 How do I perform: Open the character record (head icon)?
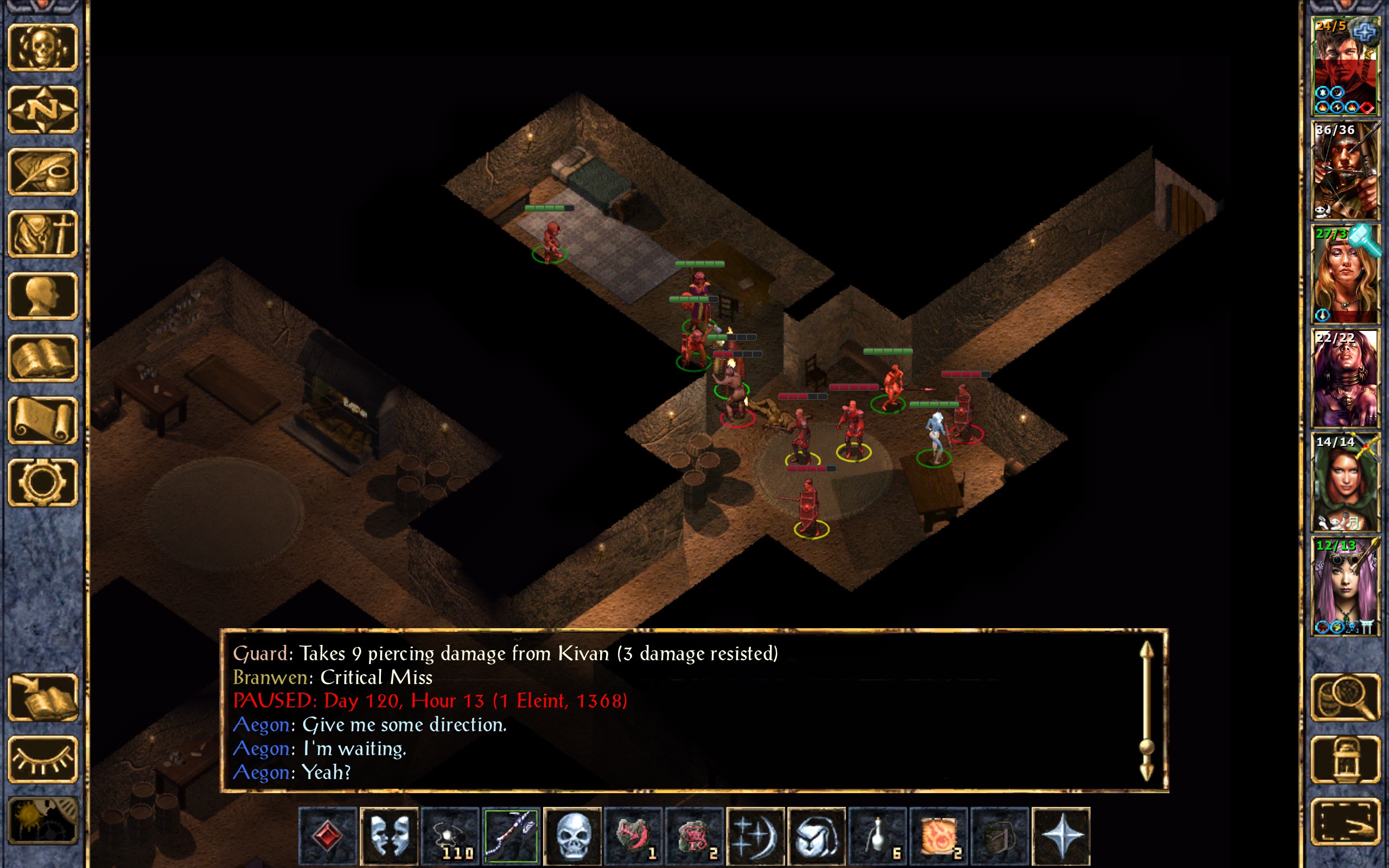(43, 296)
